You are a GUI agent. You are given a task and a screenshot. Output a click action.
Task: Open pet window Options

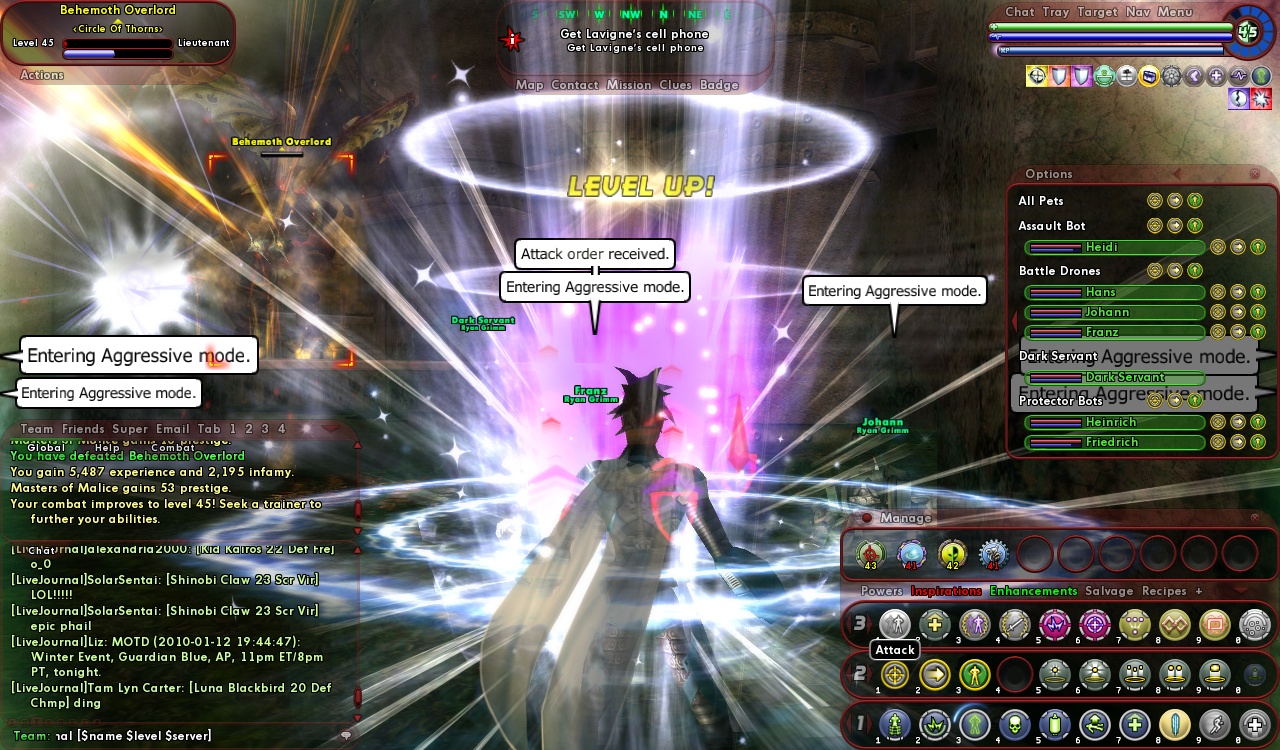point(1048,174)
